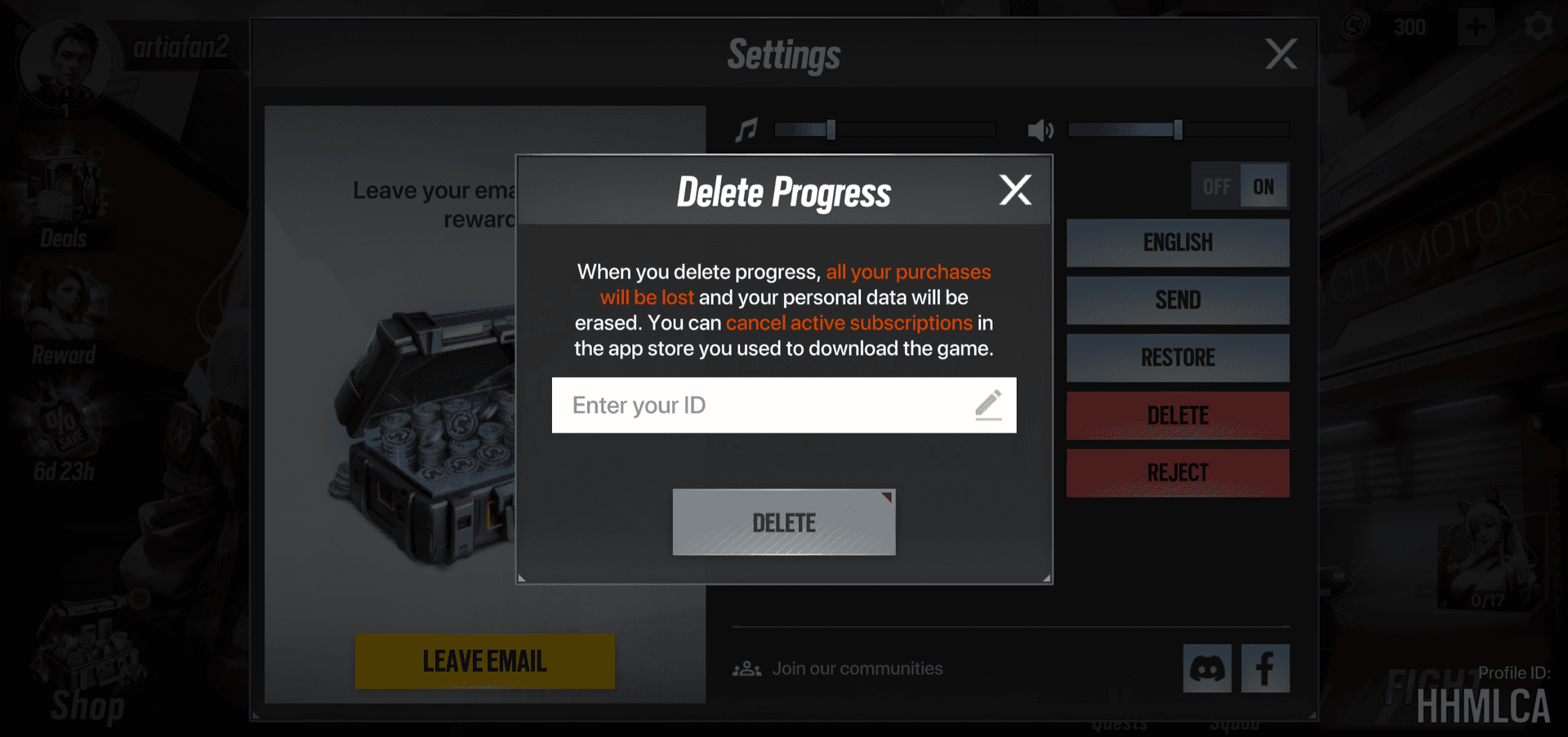This screenshot has height=737, width=1568.
Task: Select the ENGLISH language button
Action: 1177,242
